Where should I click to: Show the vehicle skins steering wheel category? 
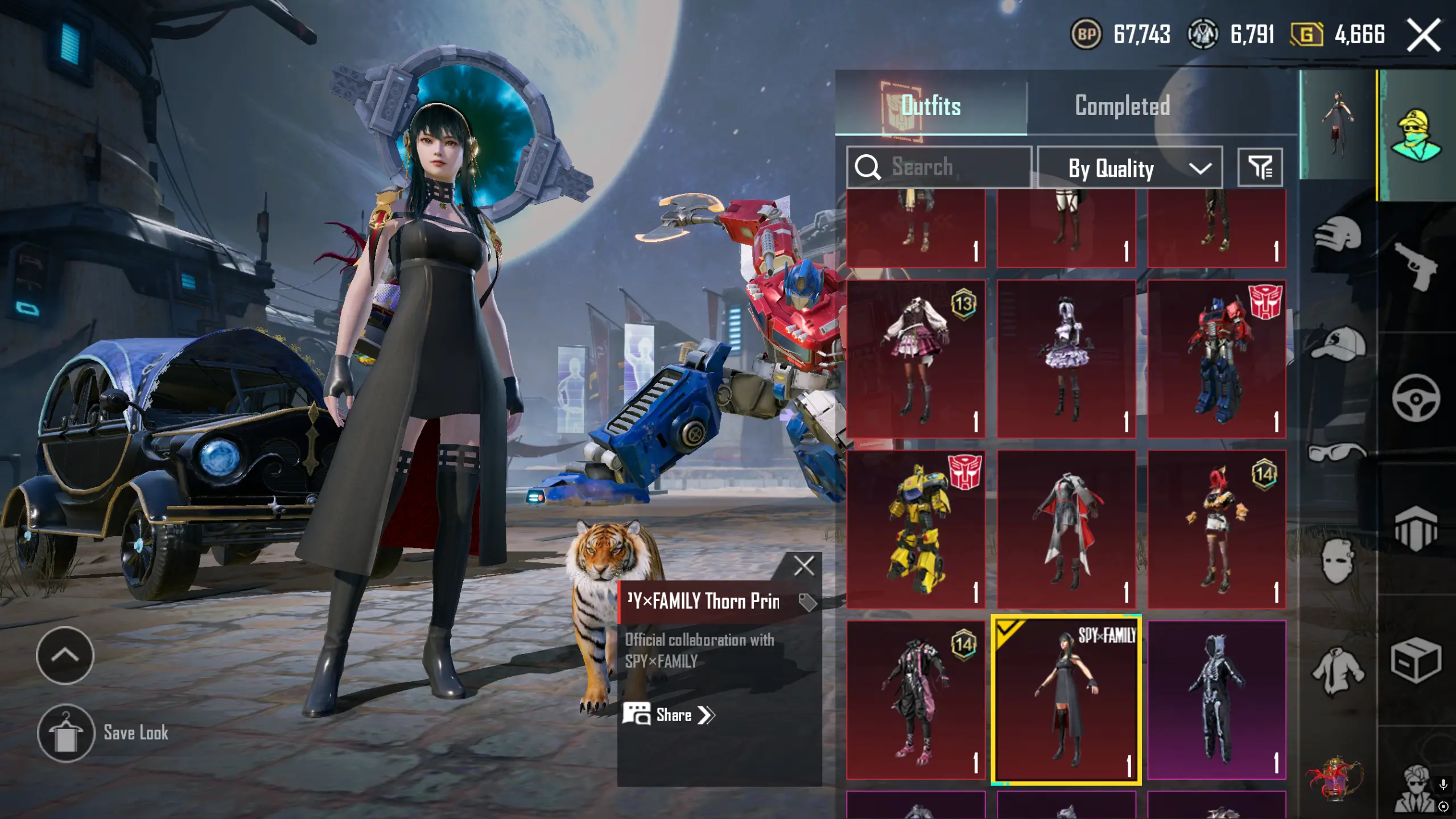1415,397
